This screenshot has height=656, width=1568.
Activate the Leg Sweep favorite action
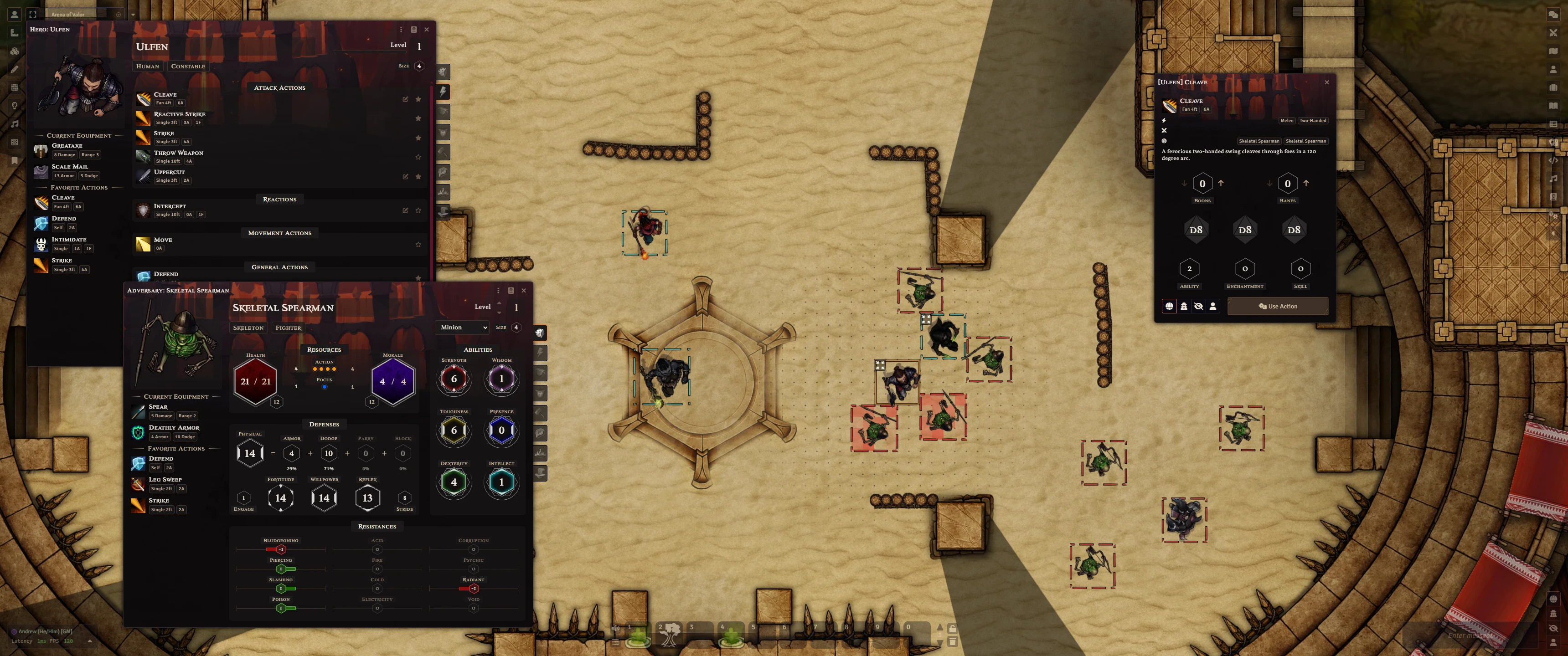click(x=165, y=480)
